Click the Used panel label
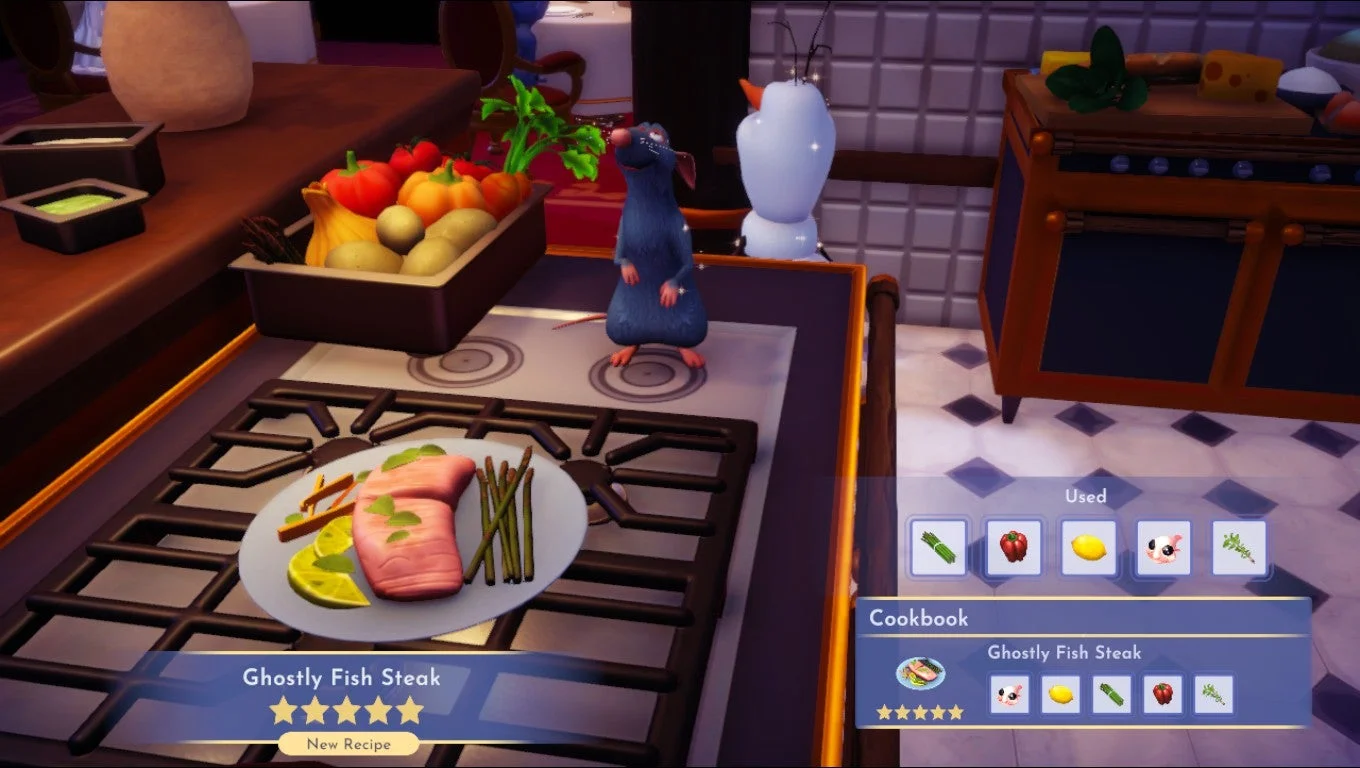1360x768 pixels. (x=1087, y=495)
